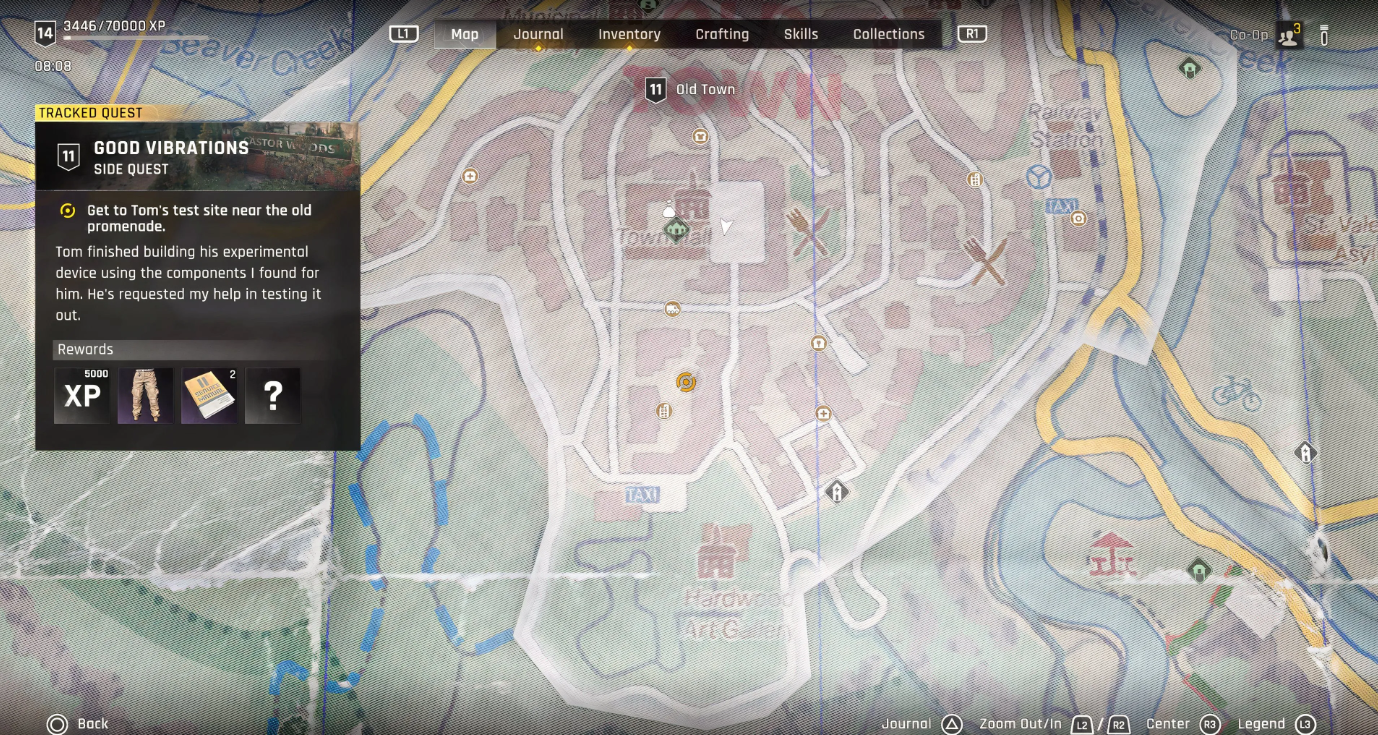Open the Collections tab
1378x735 pixels.
[888, 34]
